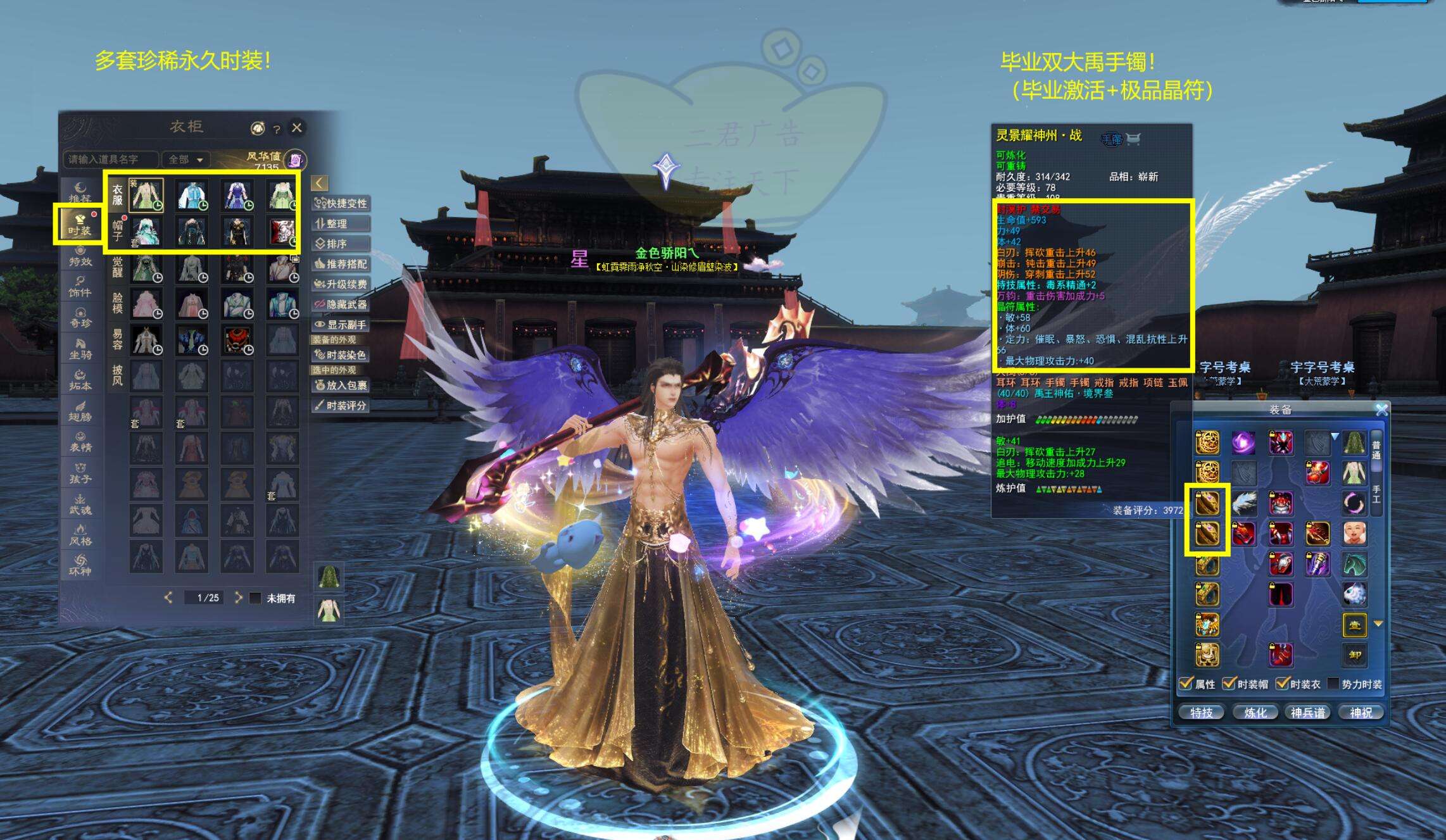Open the 神兵谱 button
The image size is (1446, 840).
(x=1308, y=713)
